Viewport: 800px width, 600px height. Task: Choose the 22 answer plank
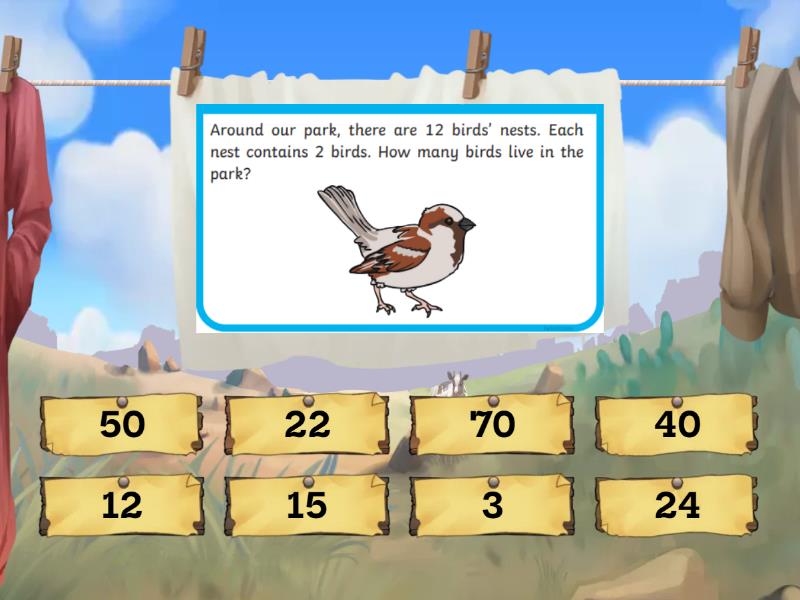coord(307,424)
